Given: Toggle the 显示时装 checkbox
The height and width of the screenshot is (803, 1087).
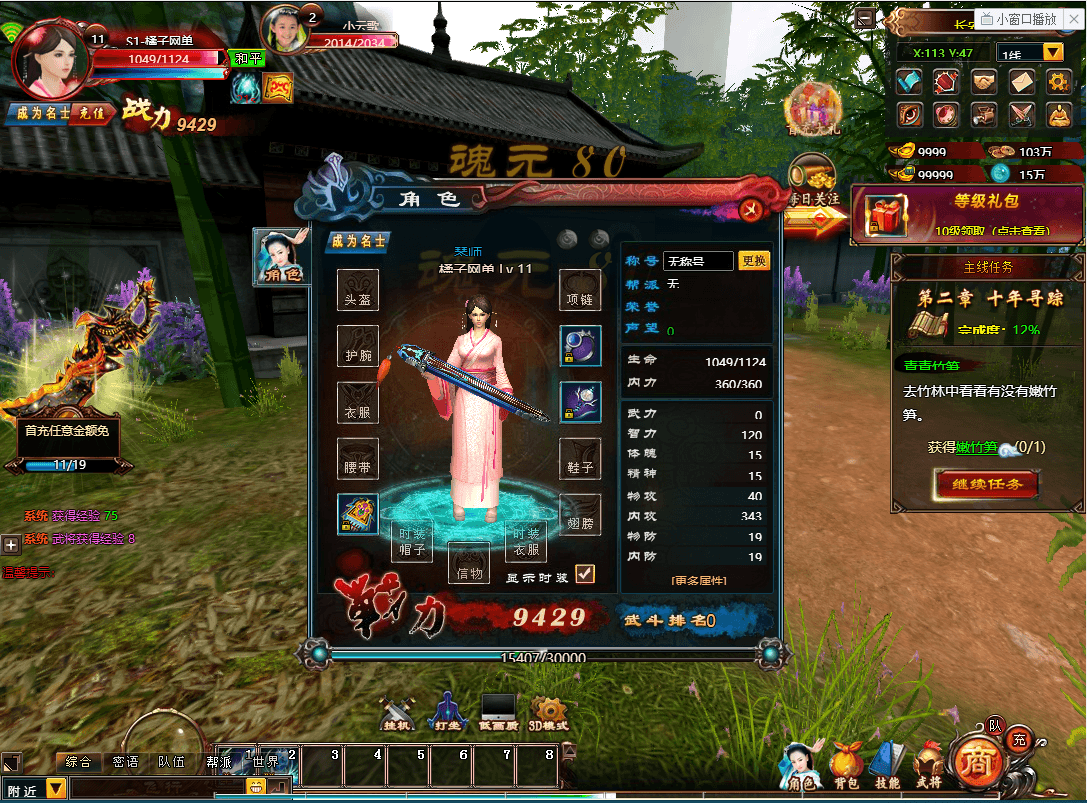Looking at the screenshot, I should [x=585, y=574].
